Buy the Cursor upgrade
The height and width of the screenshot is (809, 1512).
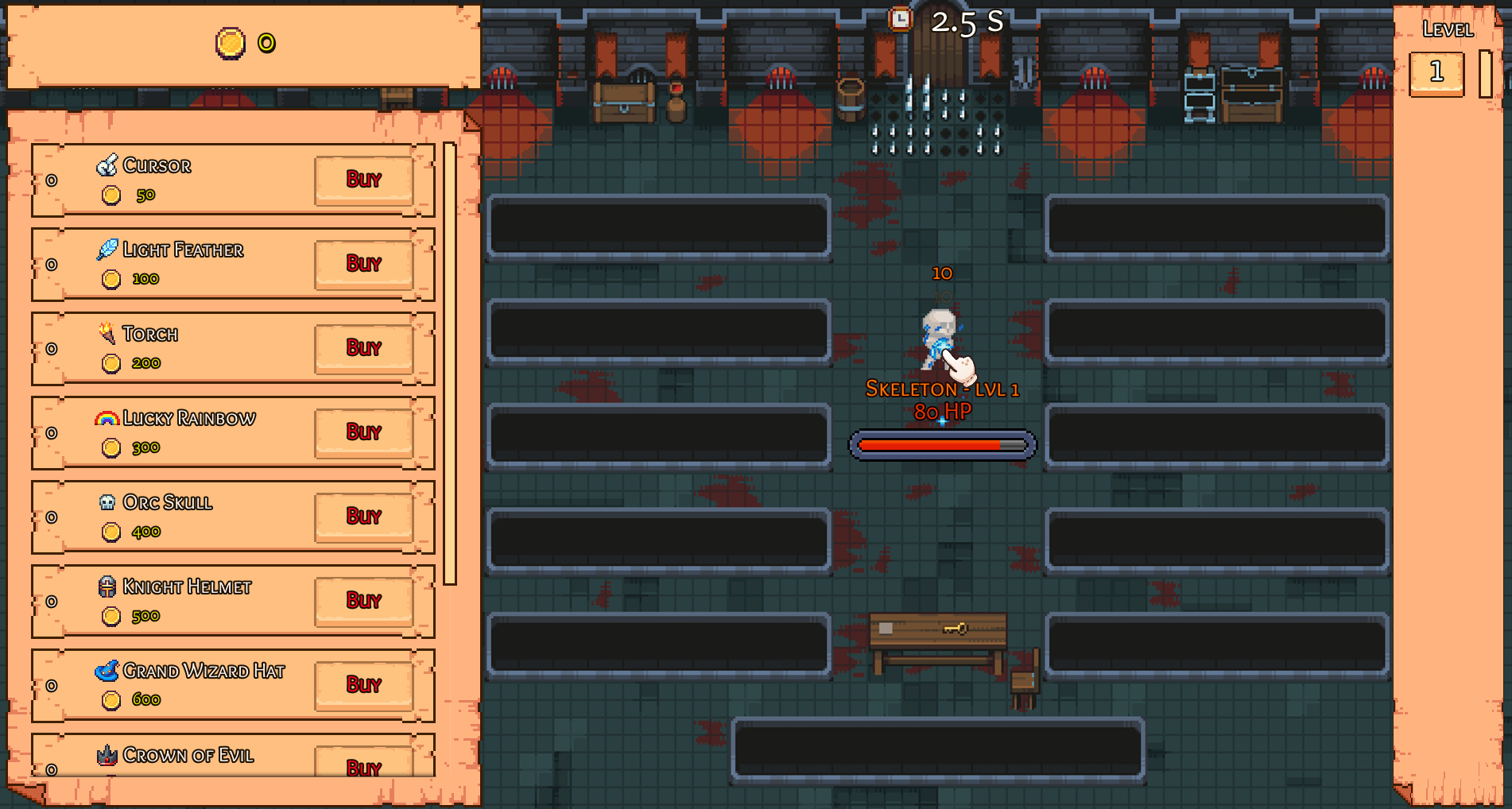pyautogui.click(x=364, y=180)
